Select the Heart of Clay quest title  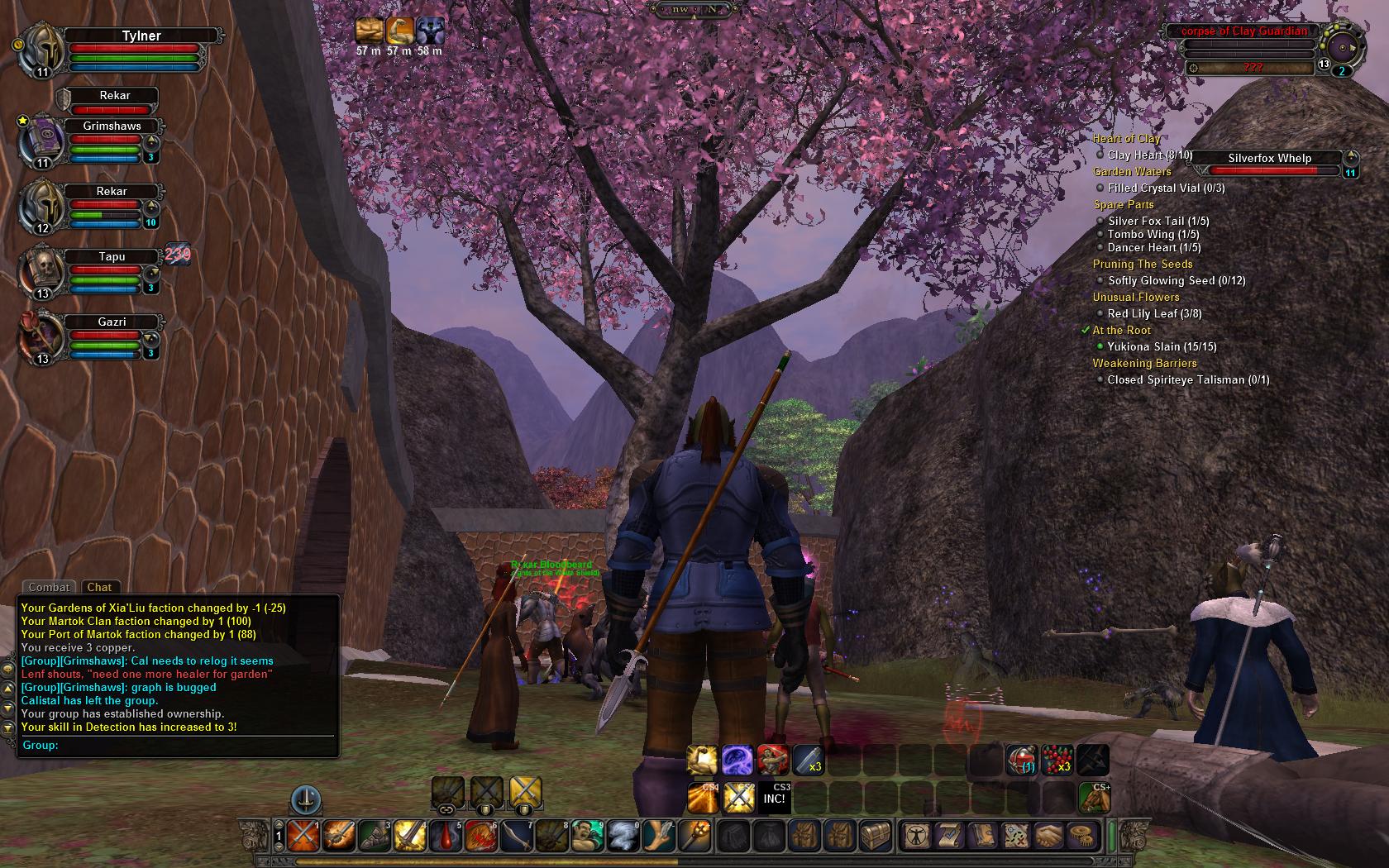[1126, 139]
